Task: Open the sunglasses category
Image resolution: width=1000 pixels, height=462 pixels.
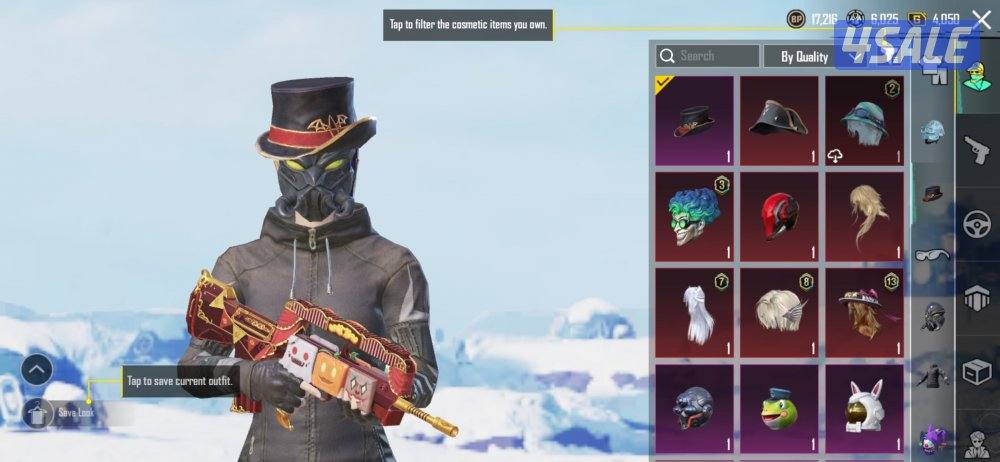Action: pyautogui.click(x=932, y=255)
